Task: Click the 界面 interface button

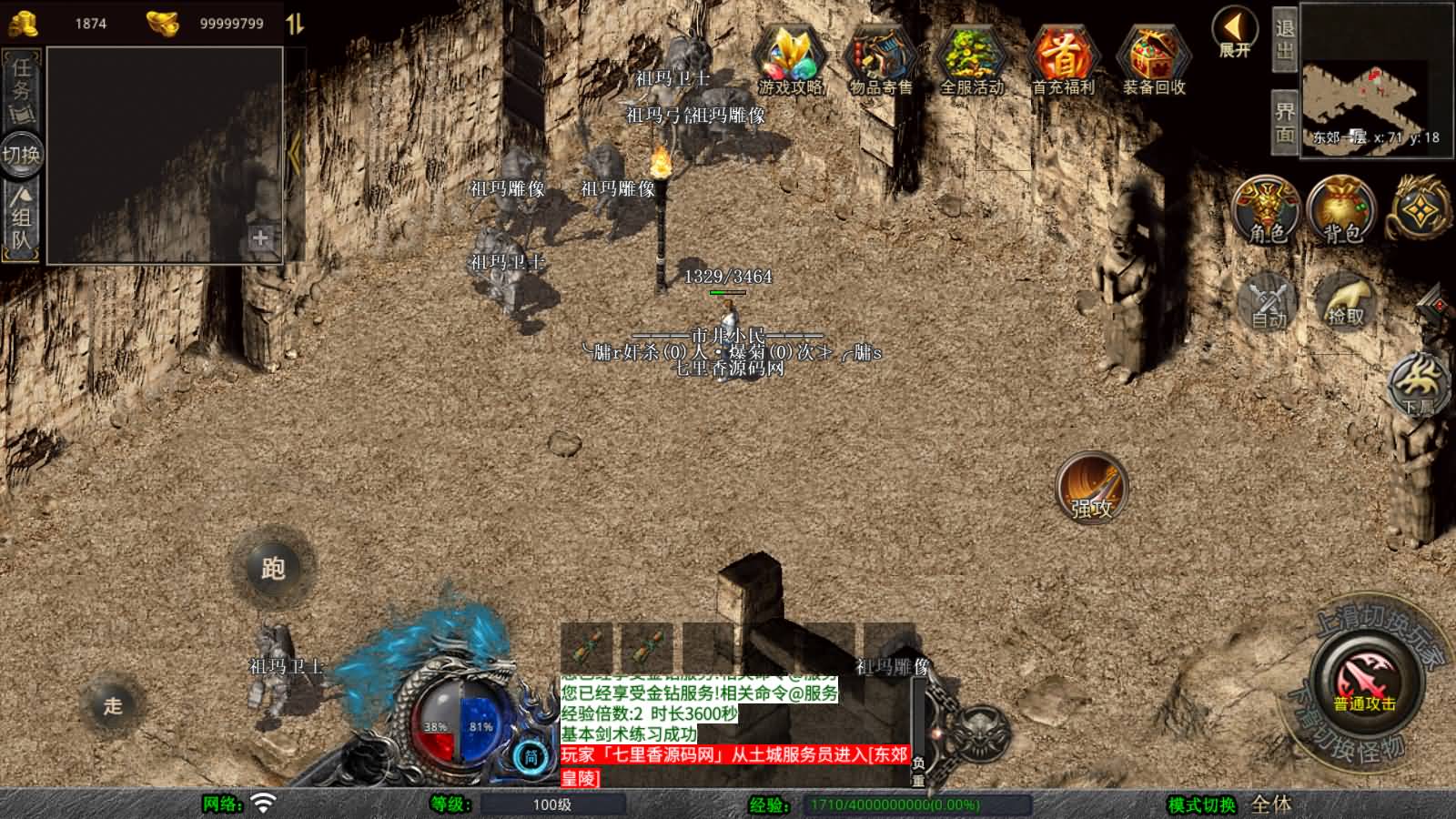Action: [1284, 122]
